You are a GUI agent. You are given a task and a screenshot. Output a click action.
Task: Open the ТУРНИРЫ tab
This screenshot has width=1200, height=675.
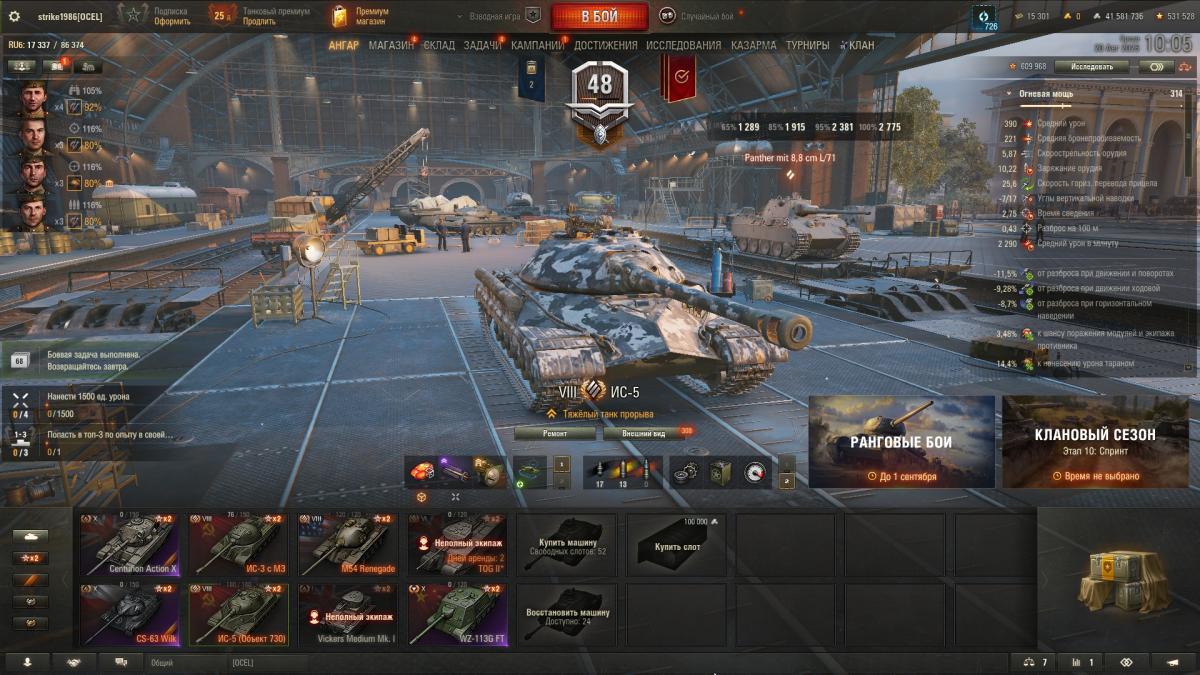806,46
